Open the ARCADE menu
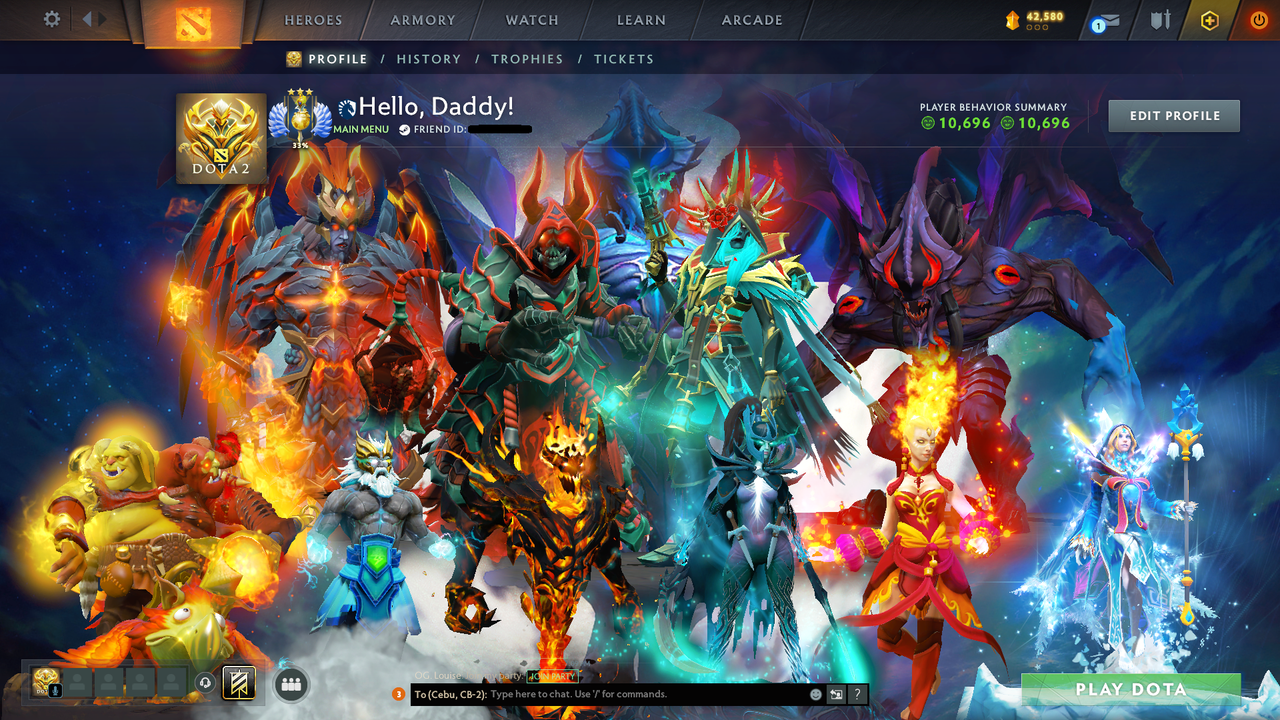 [750, 20]
